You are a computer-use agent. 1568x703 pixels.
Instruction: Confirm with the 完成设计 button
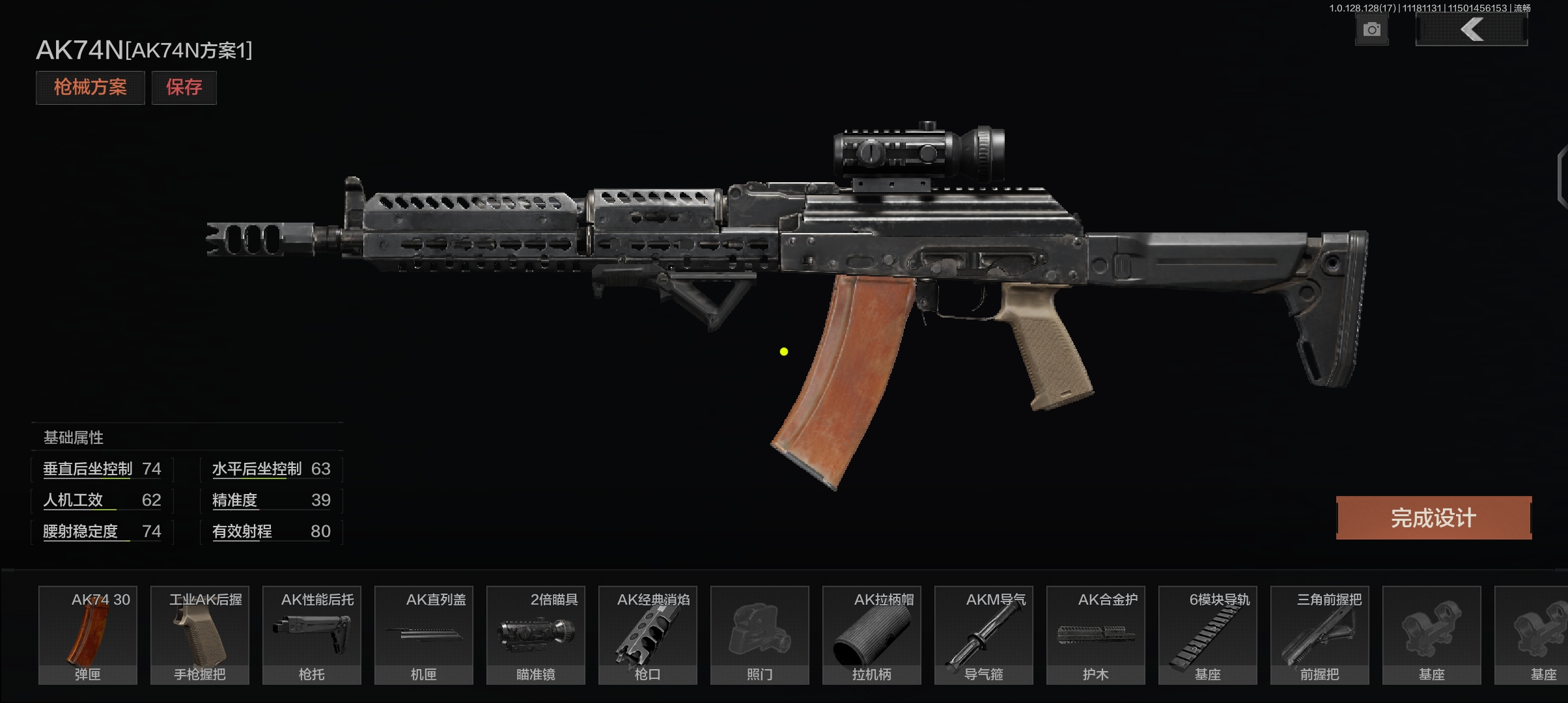coord(1433,518)
